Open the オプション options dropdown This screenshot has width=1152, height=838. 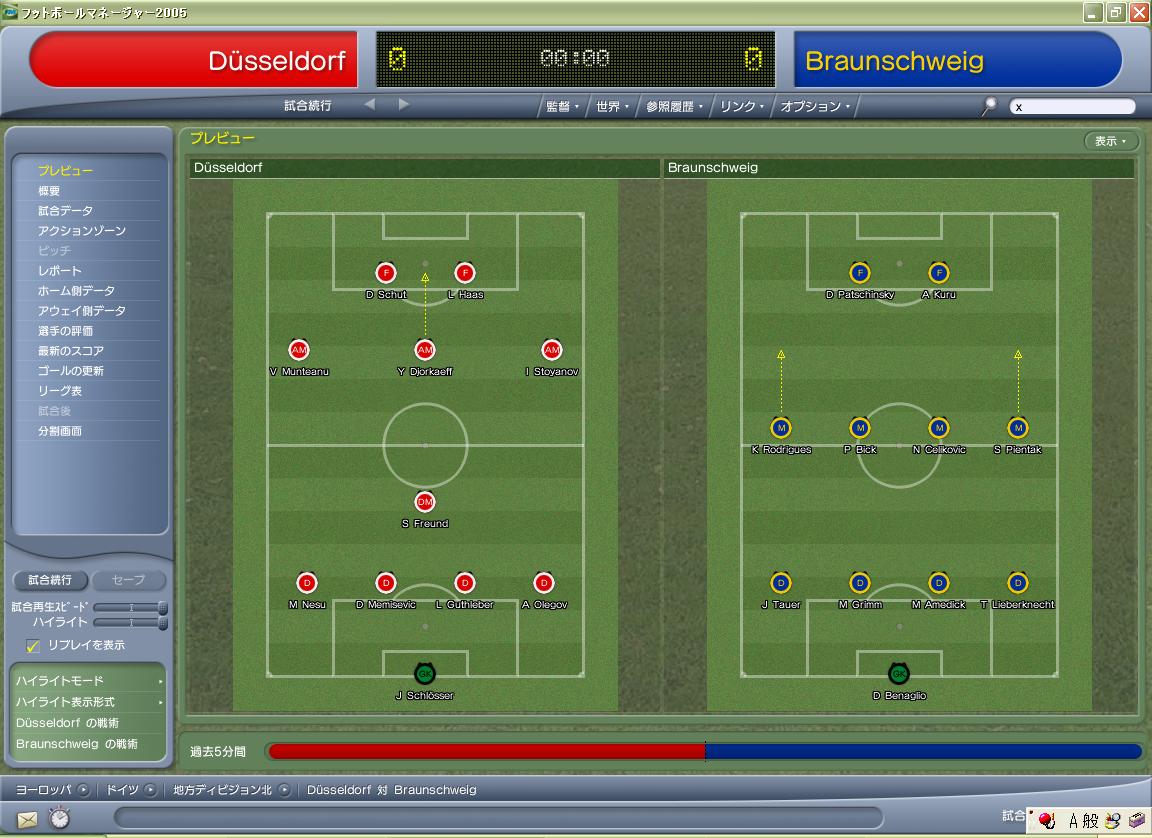[x=815, y=106]
